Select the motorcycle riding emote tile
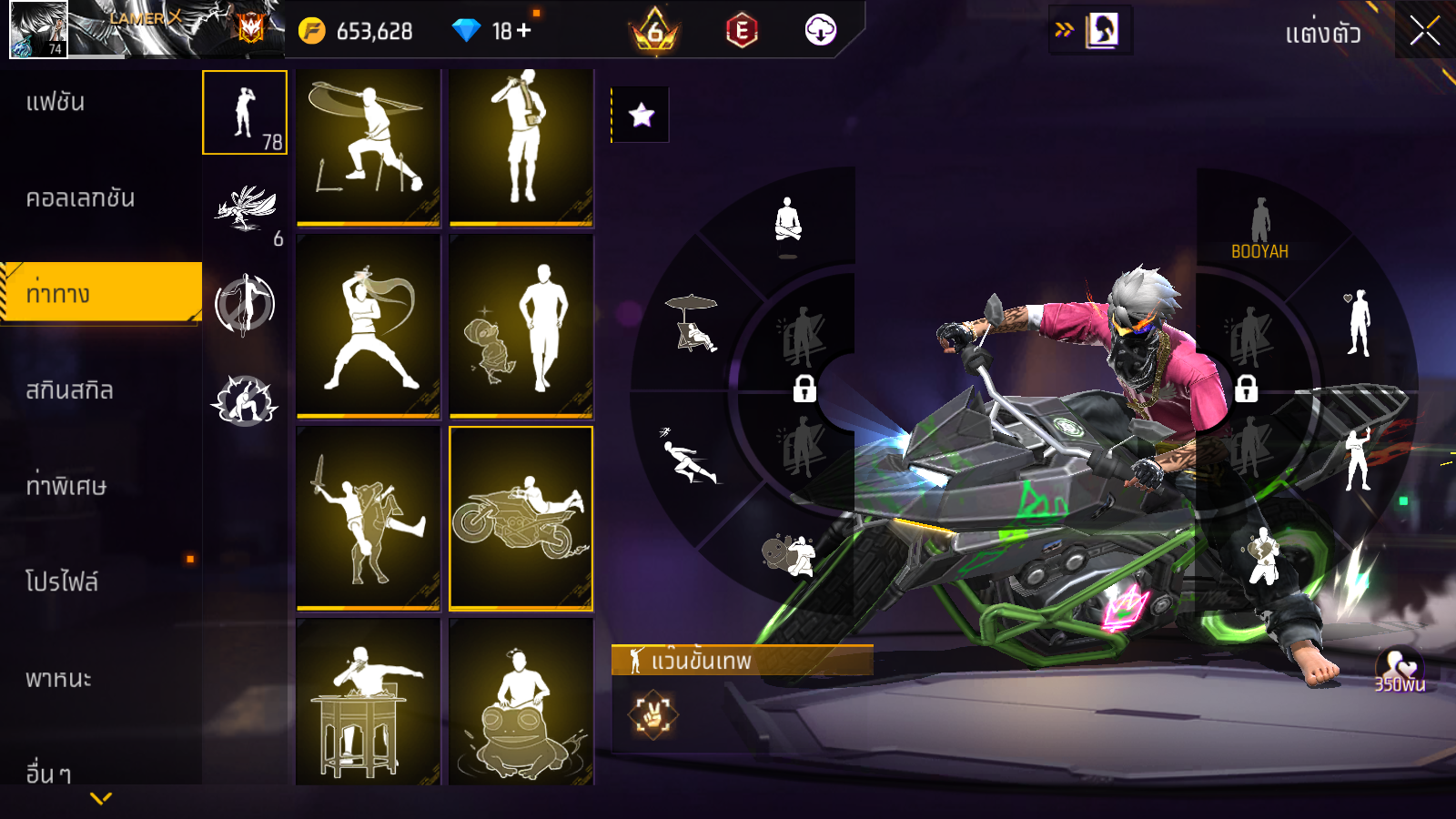The width and height of the screenshot is (1456, 819). tap(521, 518)
